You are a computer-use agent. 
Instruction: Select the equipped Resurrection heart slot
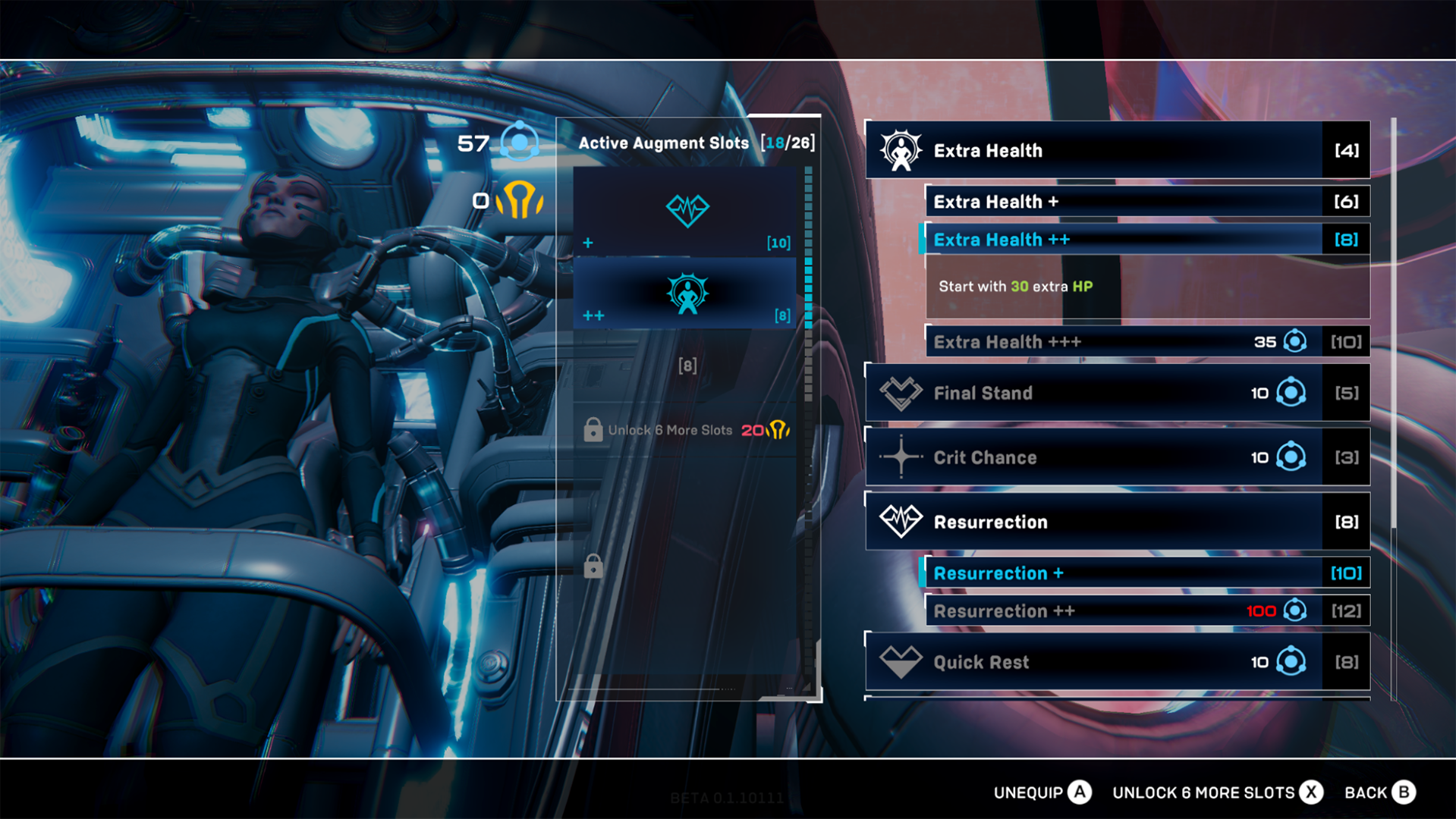pos(687,212)
